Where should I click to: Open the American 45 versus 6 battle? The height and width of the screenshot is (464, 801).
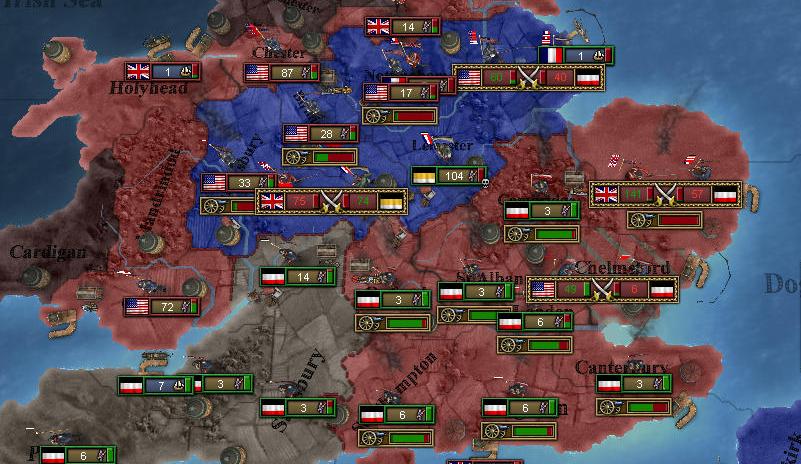point(602,290)
